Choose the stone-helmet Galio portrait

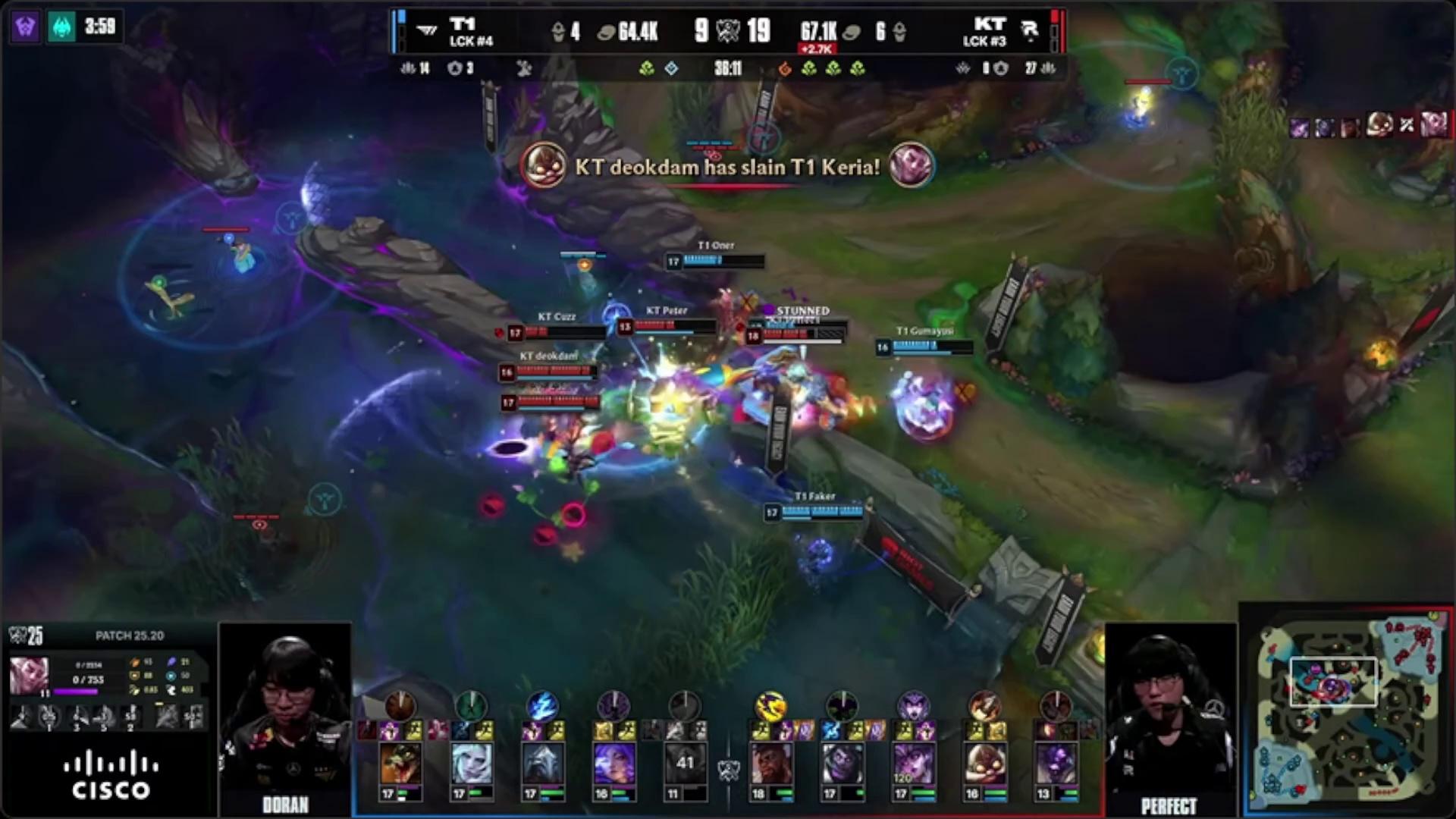coord(542,763)
